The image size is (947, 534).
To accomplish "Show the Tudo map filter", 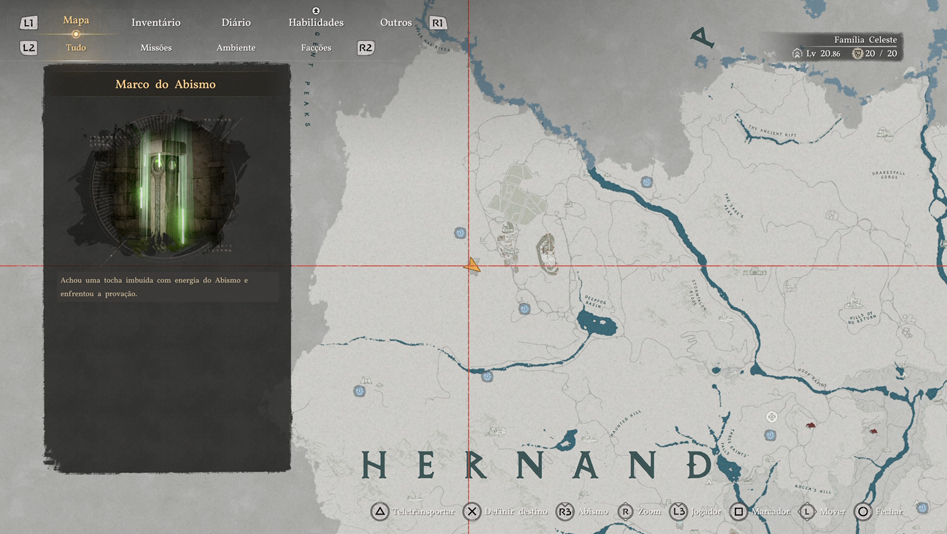I will tap(76, 47).
